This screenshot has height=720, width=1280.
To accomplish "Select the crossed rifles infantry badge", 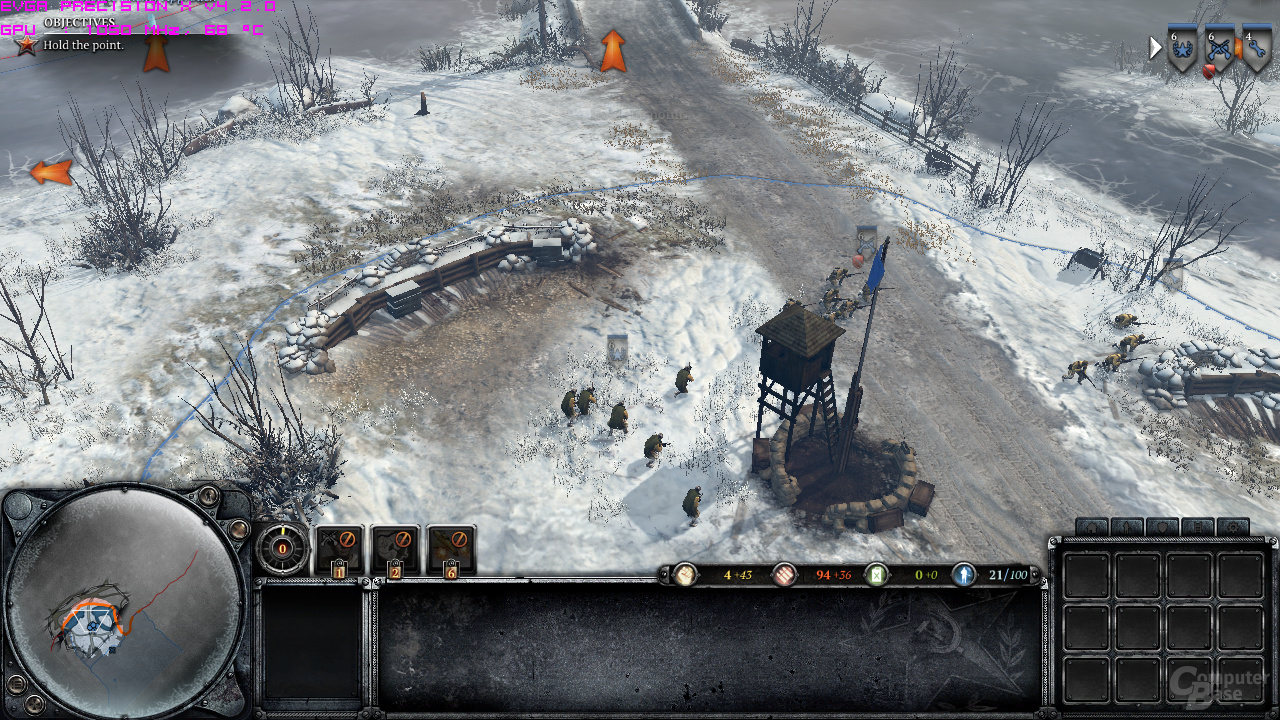I will [1219, 49].
